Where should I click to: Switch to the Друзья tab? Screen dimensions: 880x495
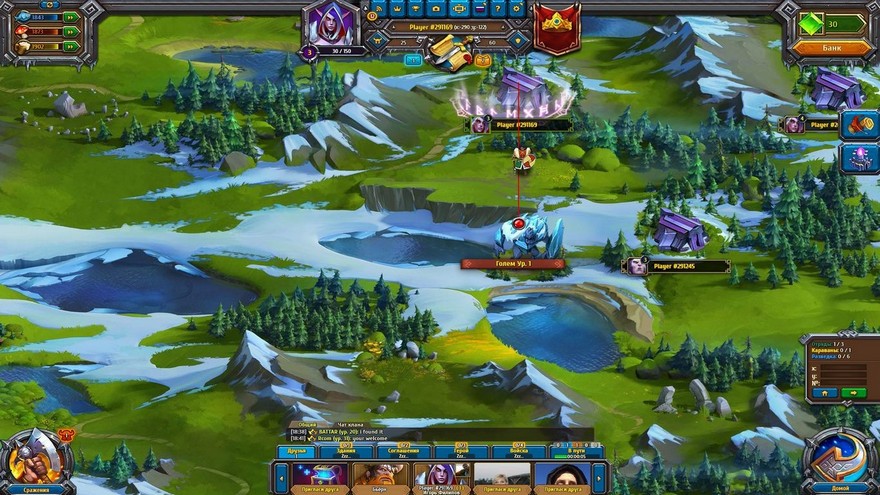pos(296,451)
